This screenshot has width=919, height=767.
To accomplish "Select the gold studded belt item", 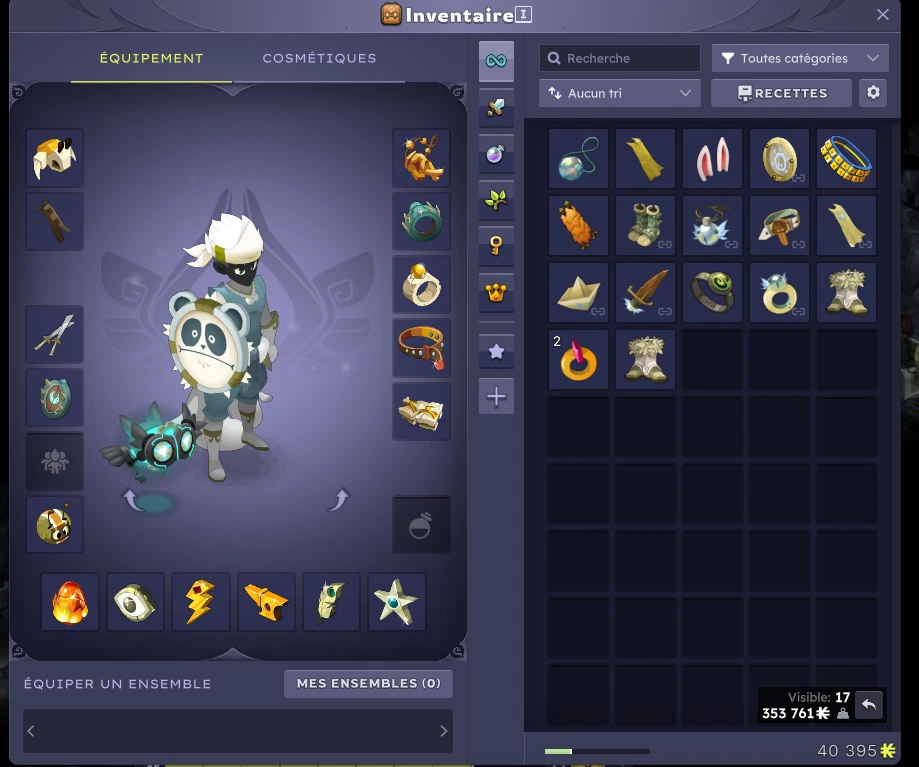I will 846,158.
